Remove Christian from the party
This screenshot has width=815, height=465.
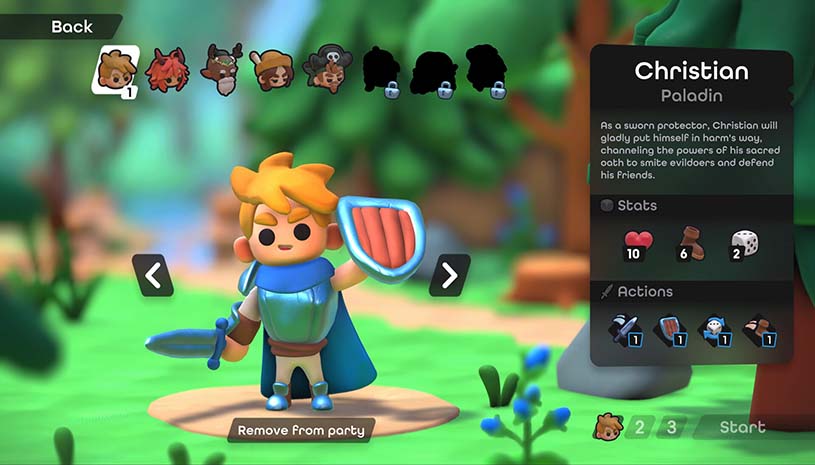click(x=301, y=430)
